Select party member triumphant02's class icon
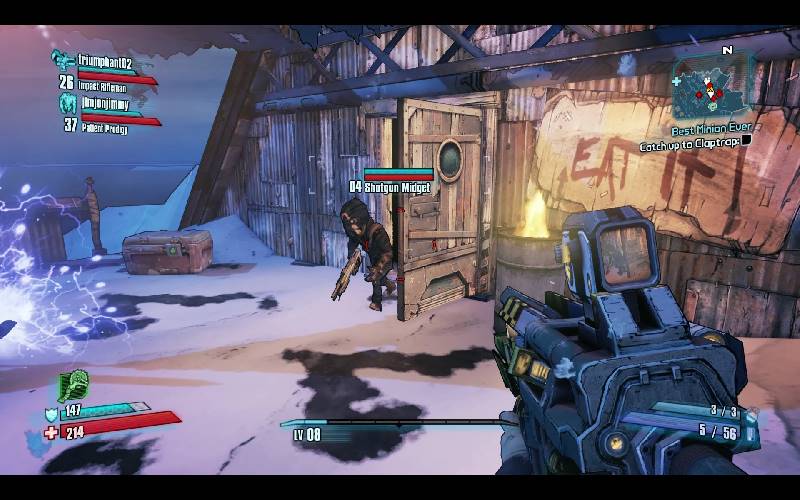Image resolution: width=800 pixels, height=500 pixels. coord(64,60)
